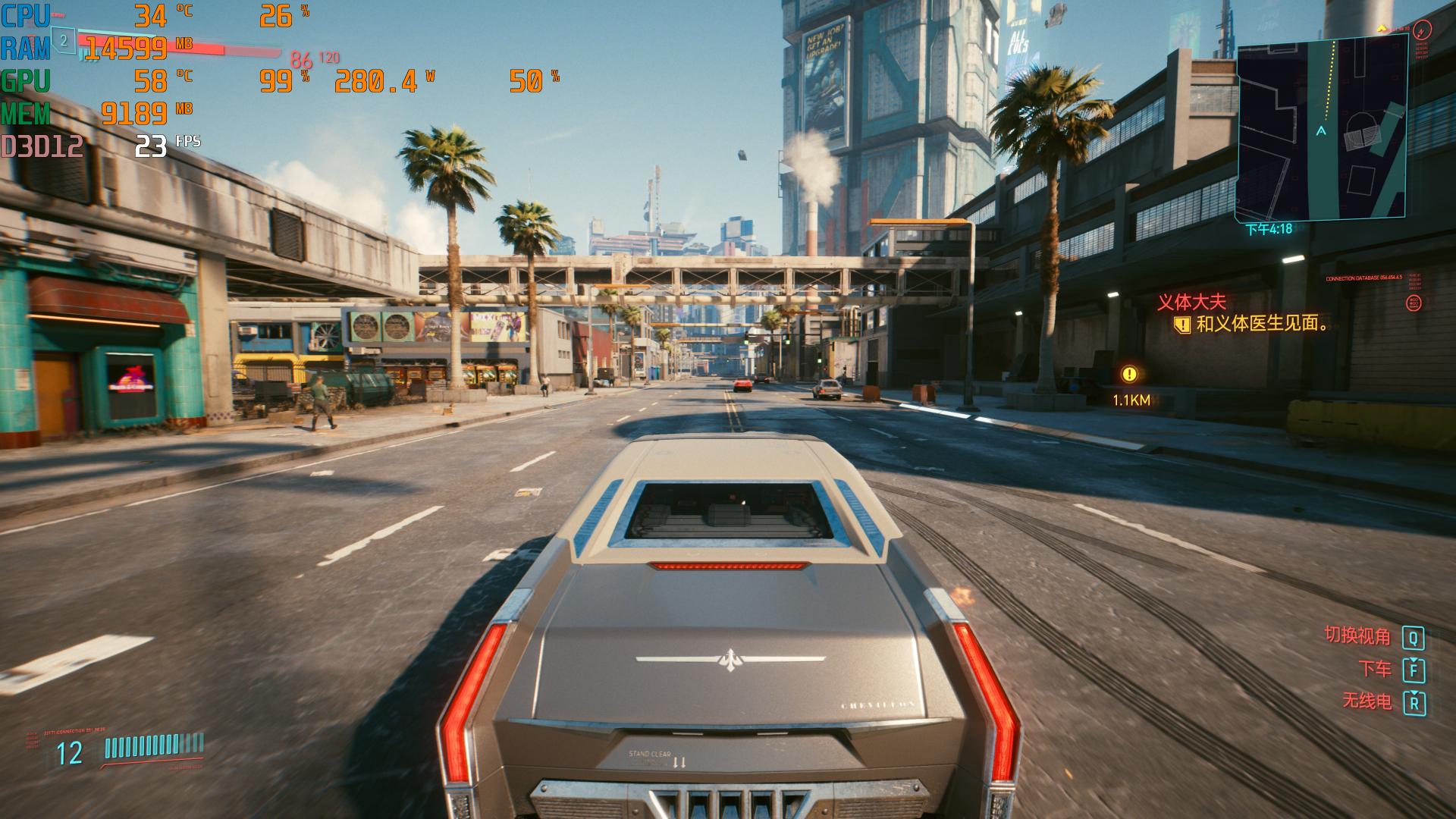This screenshot has width=1456, height=819.
Task: Click the player arrow on the minimap
Action: tap(1321, 131)
